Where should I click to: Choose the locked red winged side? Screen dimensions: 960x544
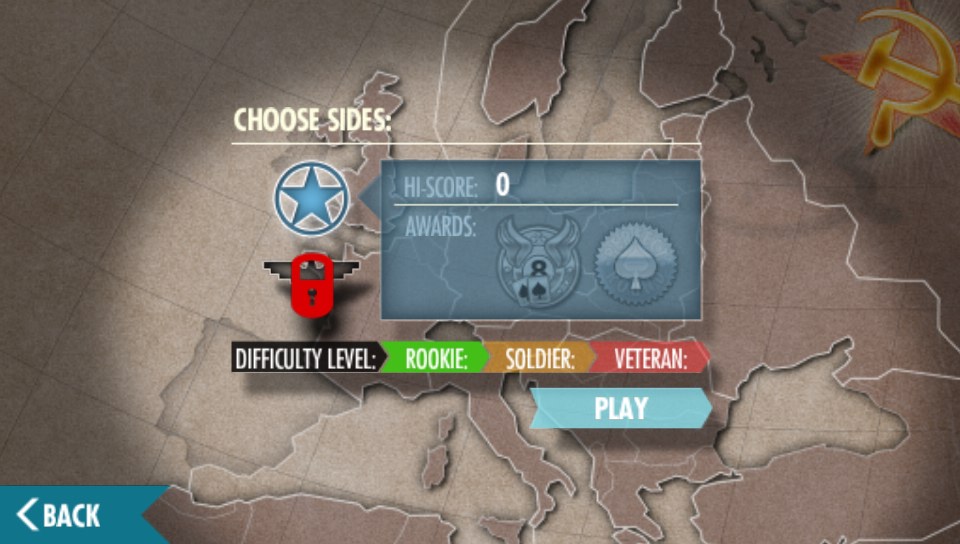point(310,282)
